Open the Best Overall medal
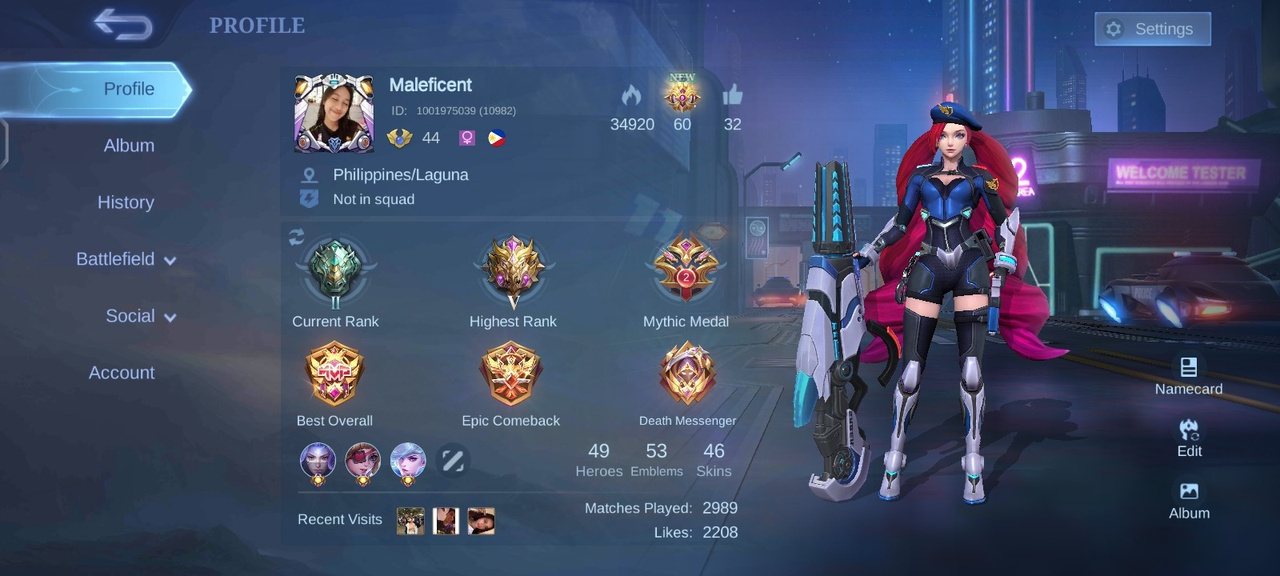 coord(334,375)
